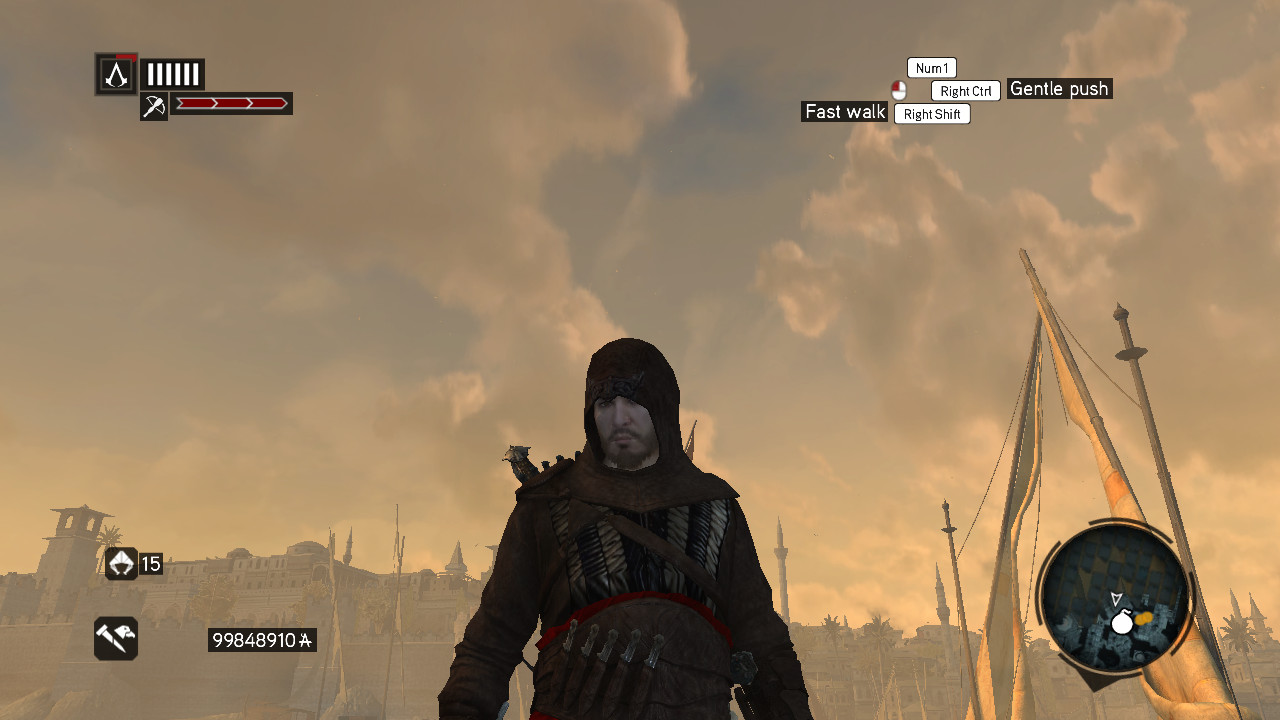Click the red hookblade charge bar

tap(231, 103)
